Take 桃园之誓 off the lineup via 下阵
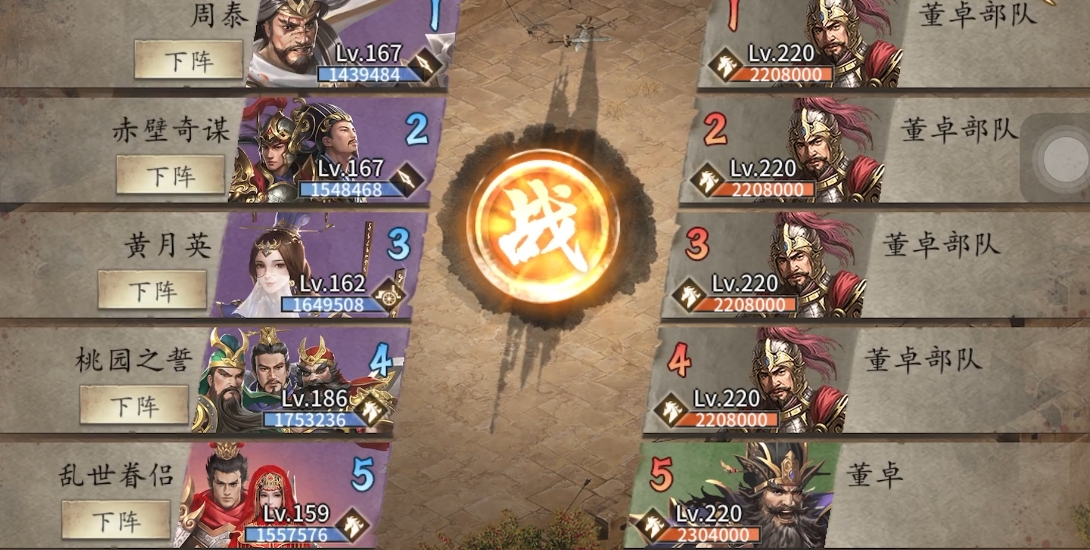Image resolution: width=1090 pixels, height=550 pixels. tap(134, 405)
